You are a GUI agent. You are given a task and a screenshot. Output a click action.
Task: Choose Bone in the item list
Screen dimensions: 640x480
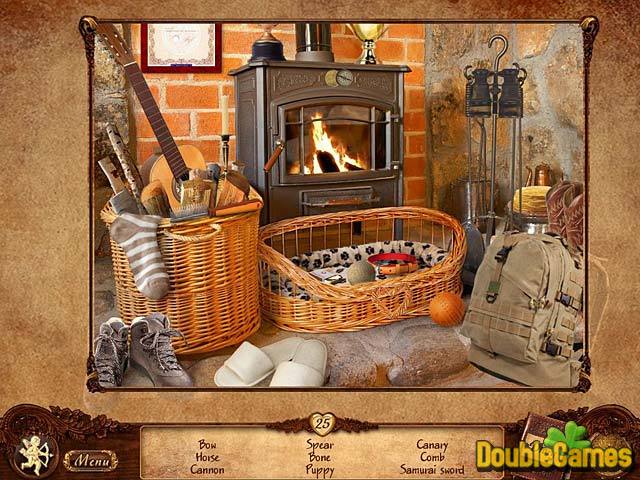click(x=321, y=456)
